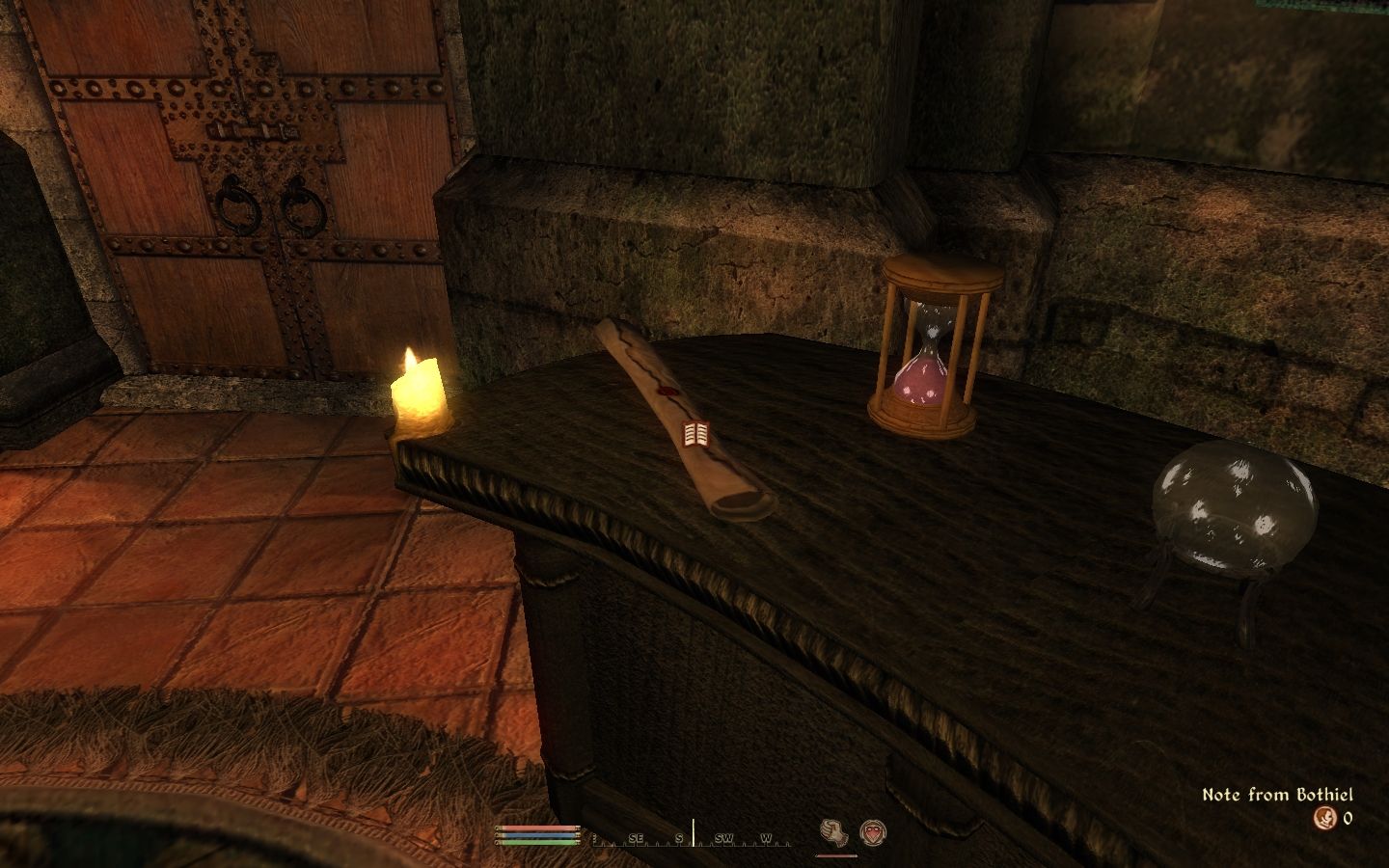1389x868 pixels.
Task: Click the S direction on the compass
Action: [x=679, y=837]
